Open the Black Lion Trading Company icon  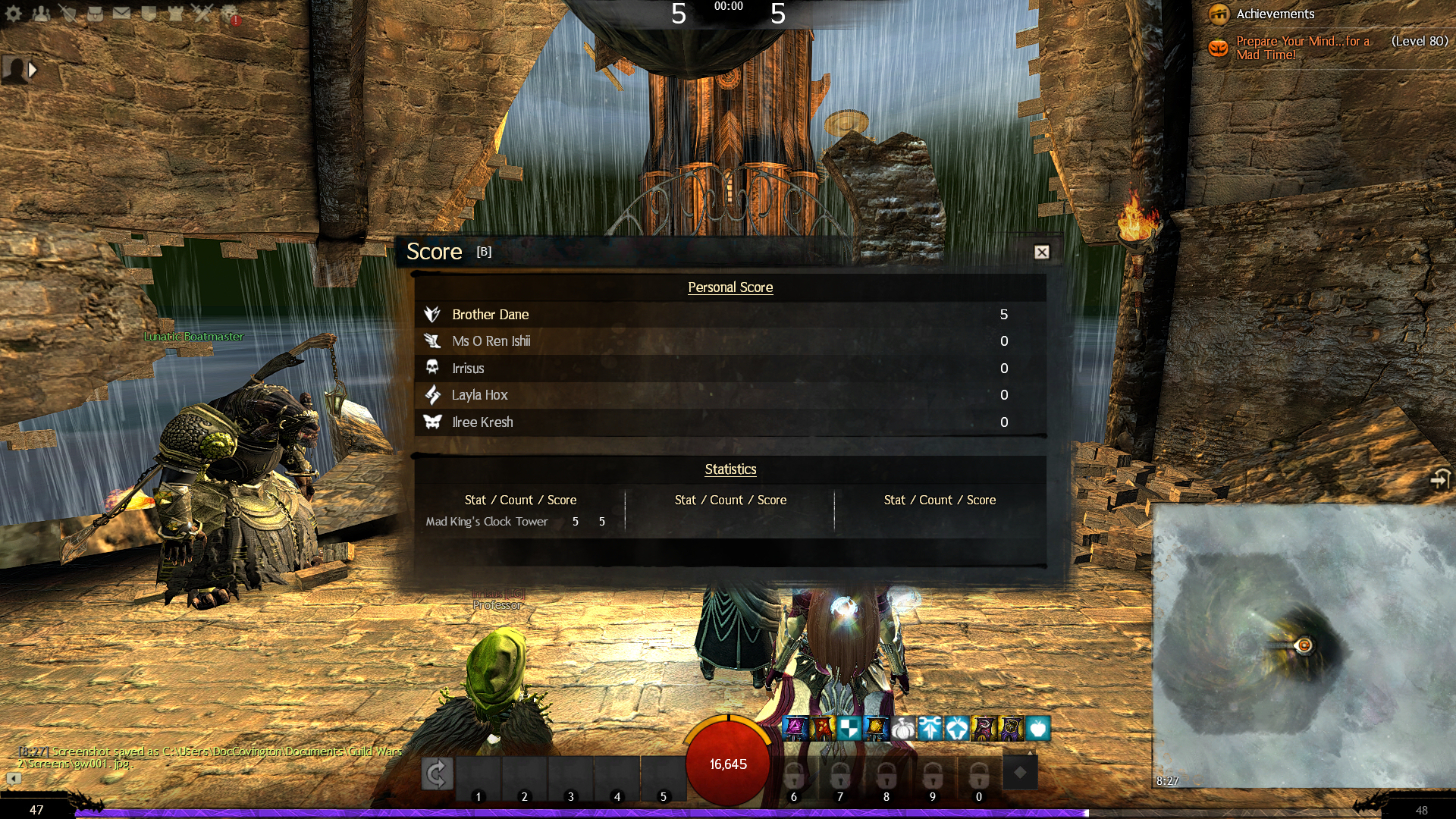230,13
